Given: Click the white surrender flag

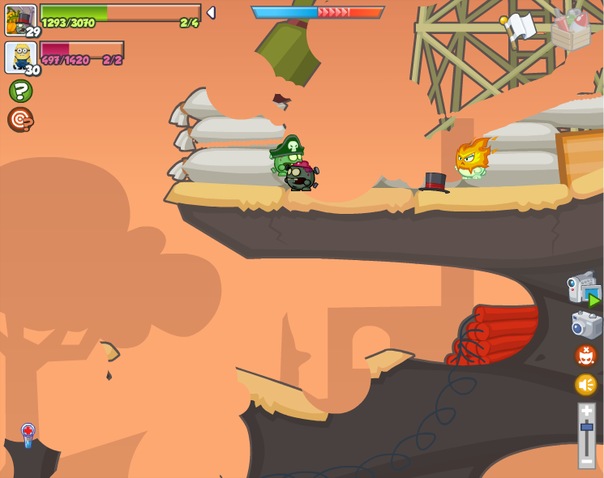Looking at the screenshot, I should coord(522,26).
